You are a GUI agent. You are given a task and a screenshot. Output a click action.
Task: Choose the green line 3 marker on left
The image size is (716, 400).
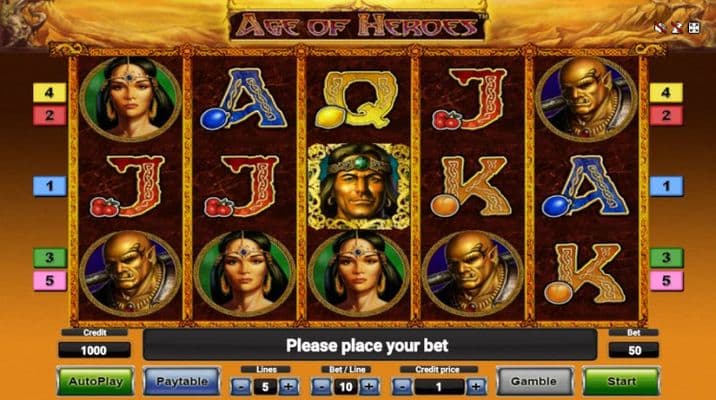[49, 258]
